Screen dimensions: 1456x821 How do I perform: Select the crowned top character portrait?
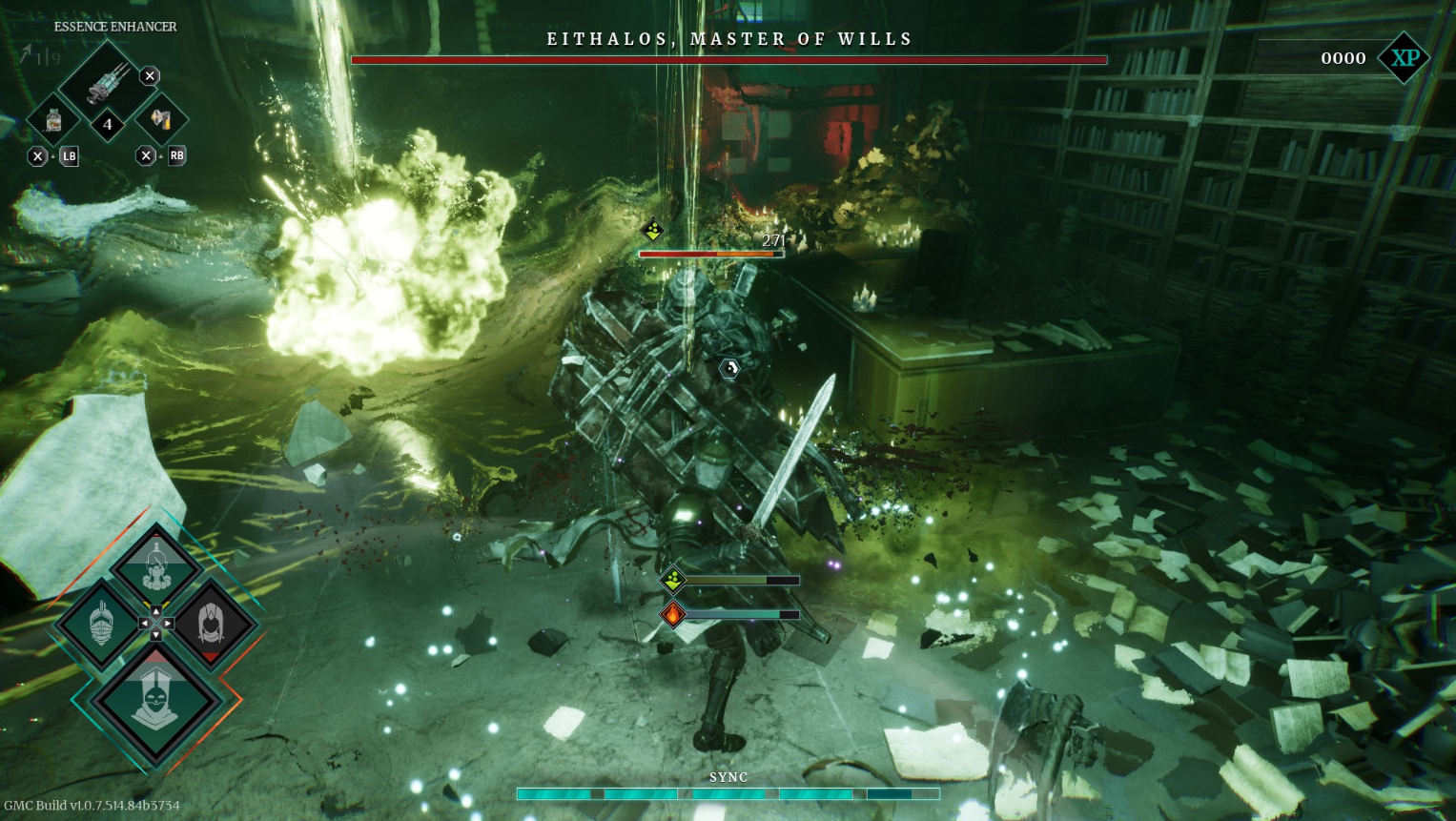156,564
